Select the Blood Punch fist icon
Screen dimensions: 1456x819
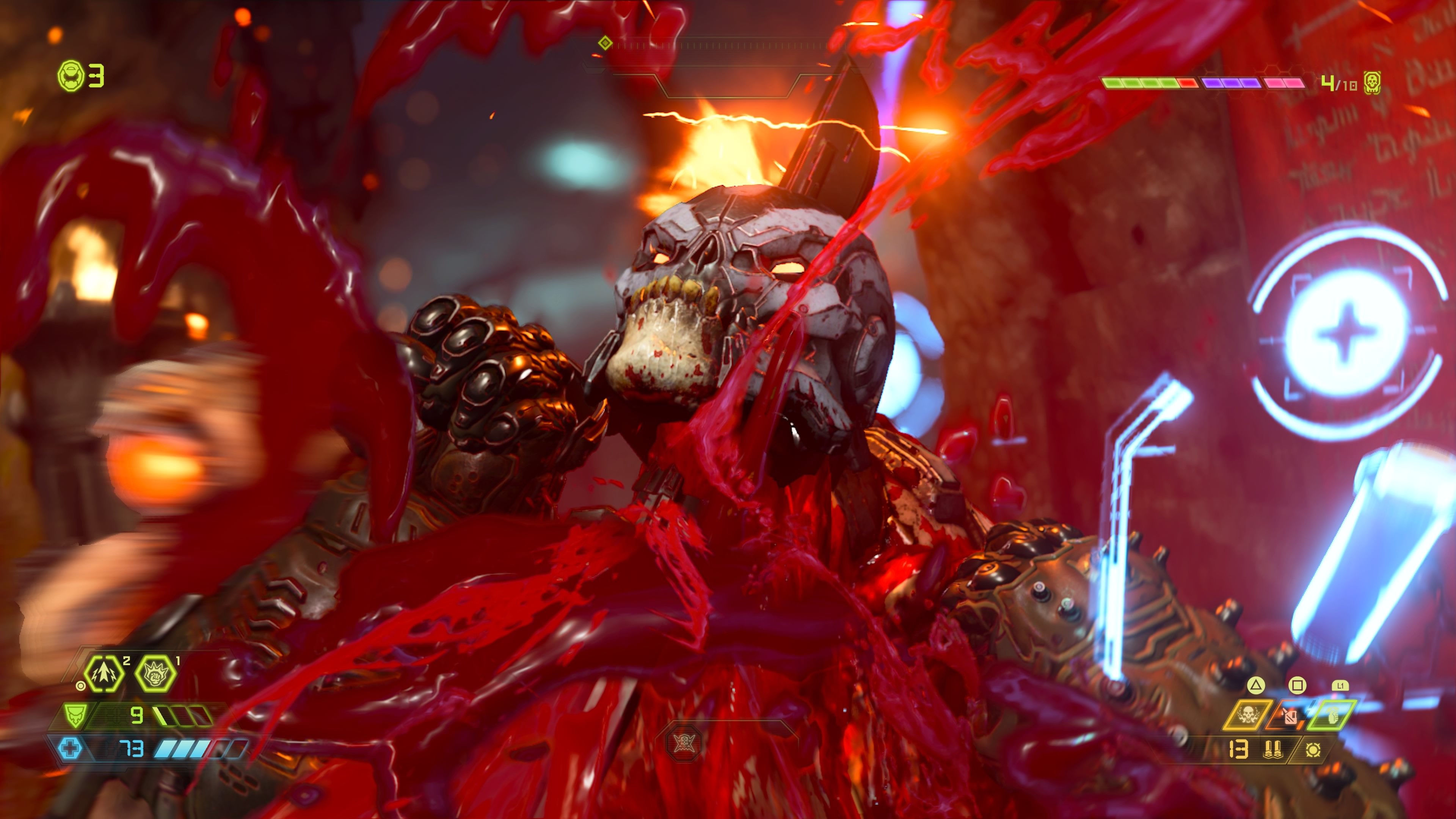(x=155, y=676)
